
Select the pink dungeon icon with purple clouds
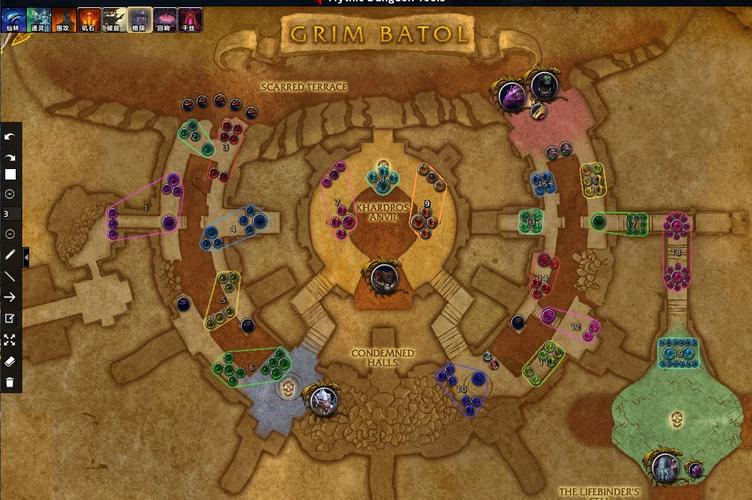click(x=165, y=18)
